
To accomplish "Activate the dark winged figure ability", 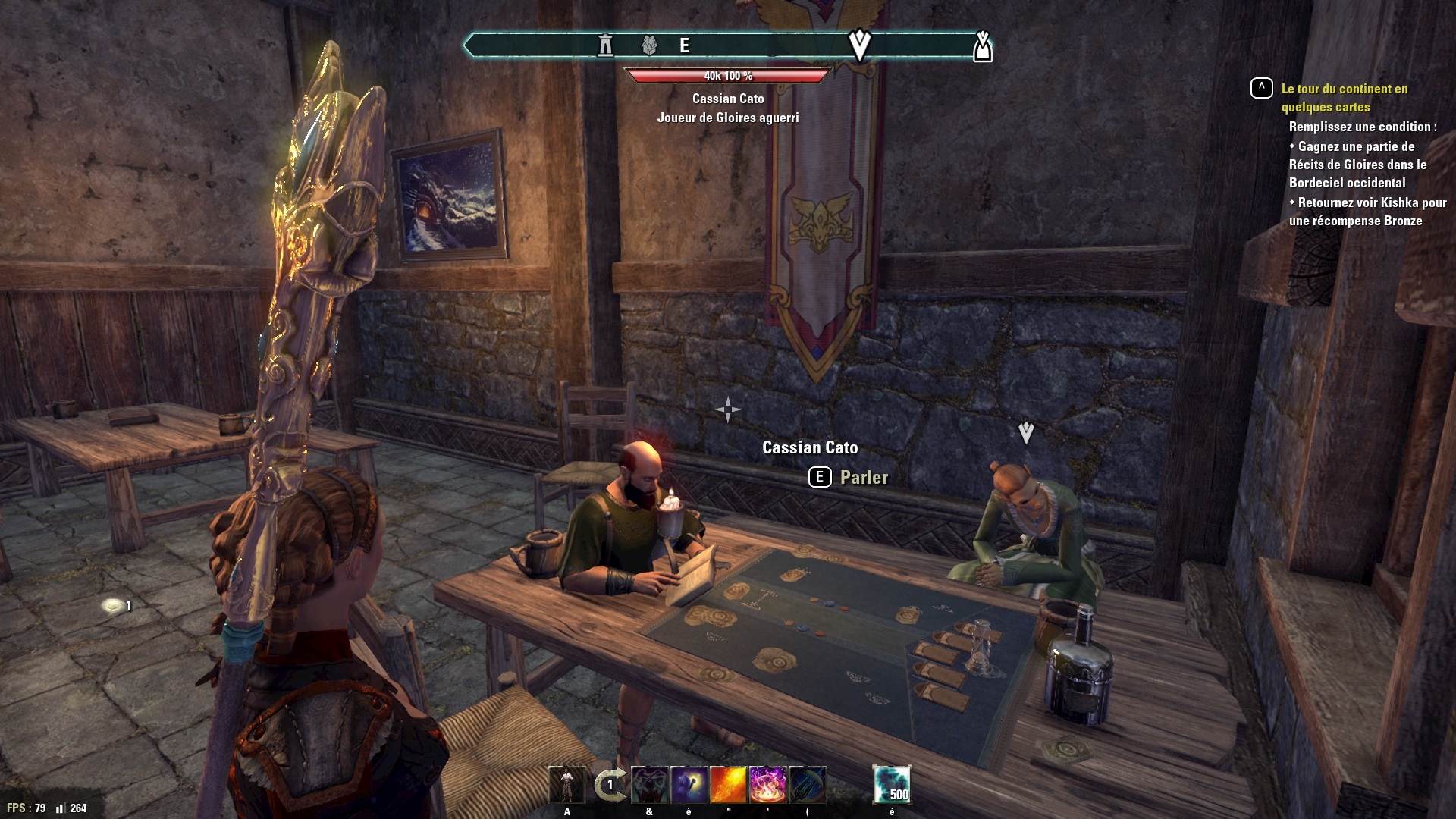I will coord(650,785).
